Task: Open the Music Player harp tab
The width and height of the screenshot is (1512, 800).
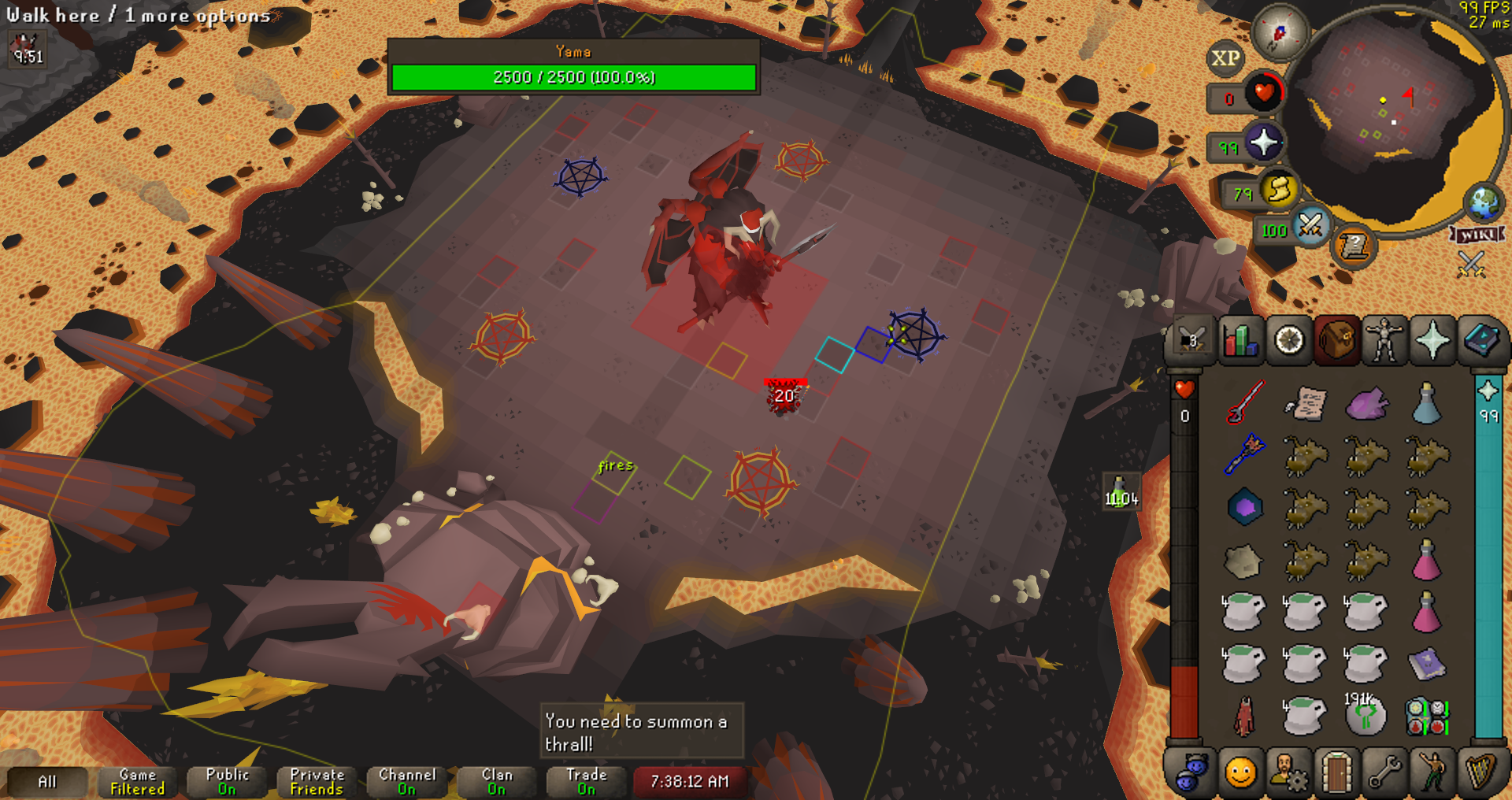Action: 1480,772
